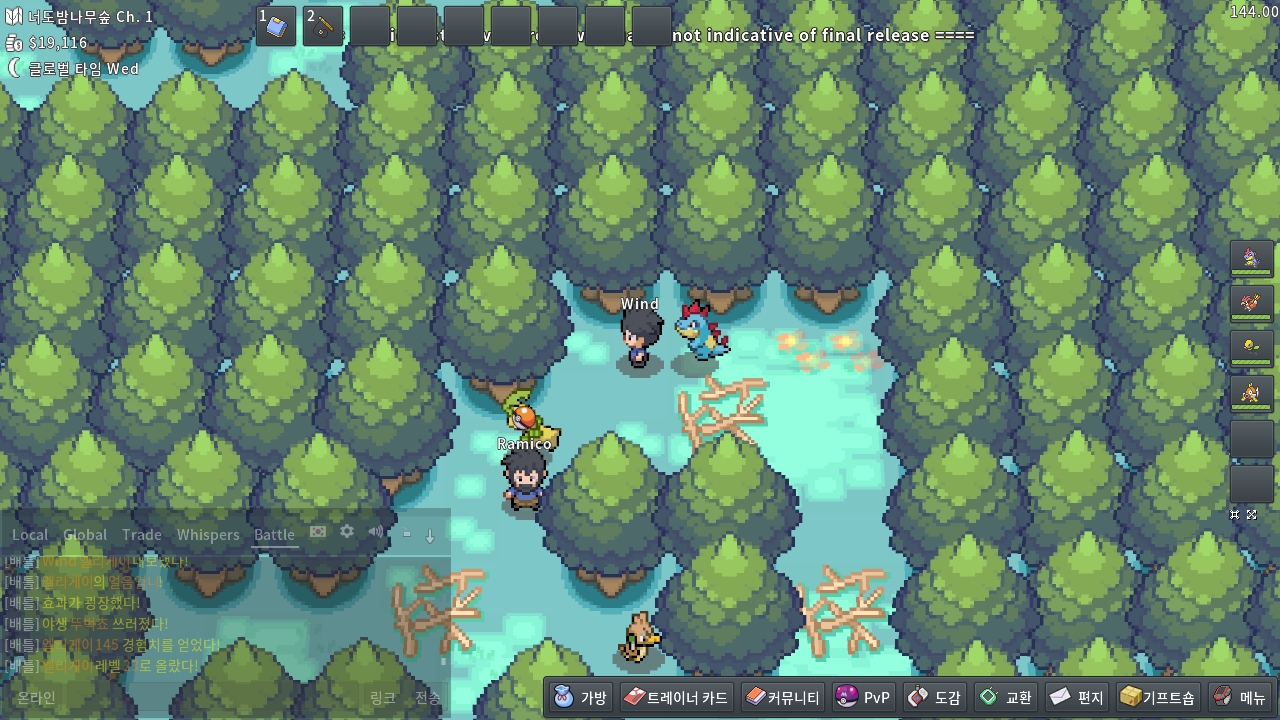Switch to the Global chat tab
Screen dimensions: 1280x720
tap(85, 535)
